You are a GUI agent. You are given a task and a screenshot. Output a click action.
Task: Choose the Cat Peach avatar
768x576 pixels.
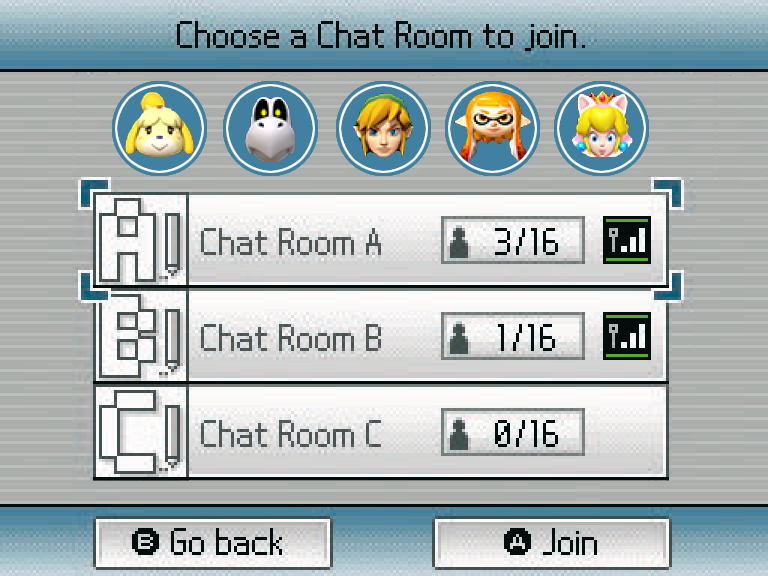coord(601,129)
